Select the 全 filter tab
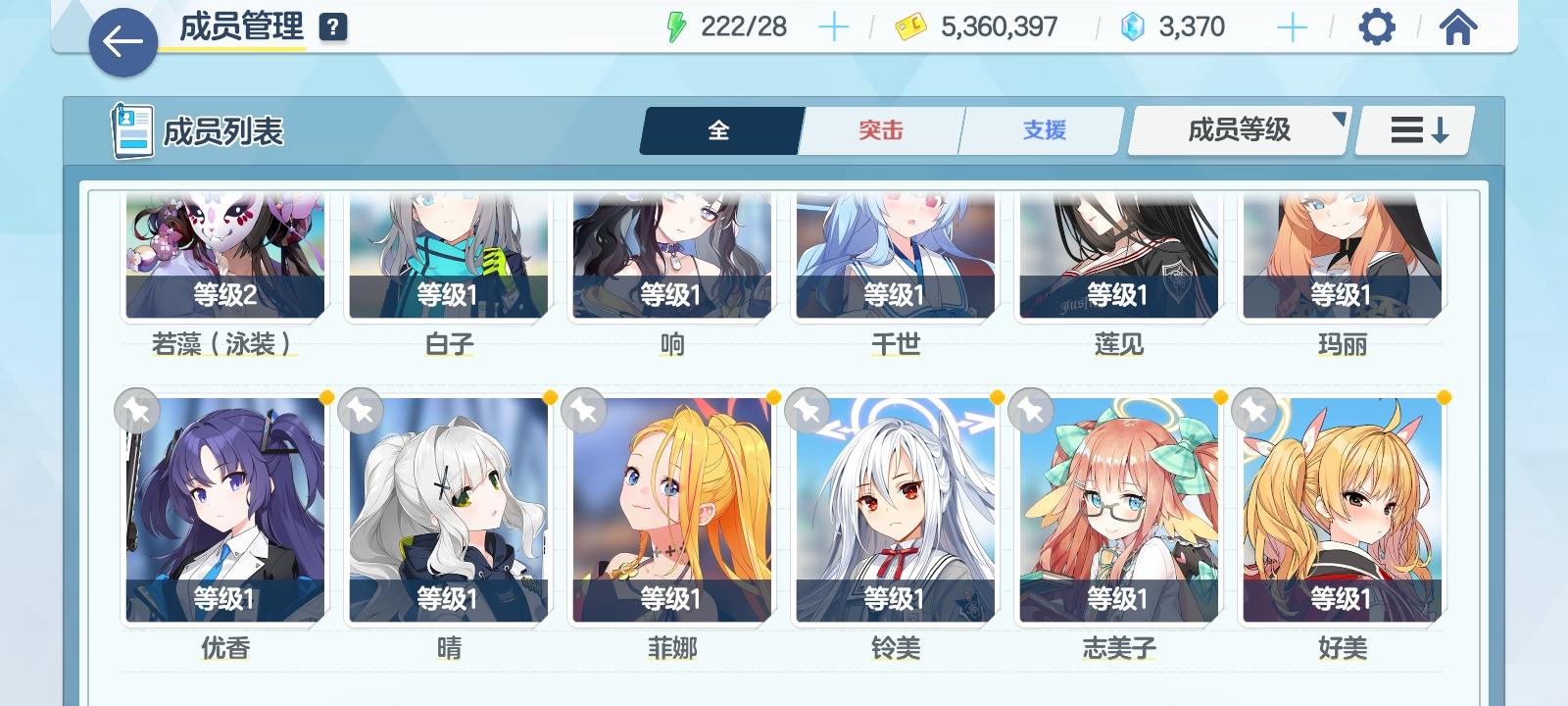Viewport: 1568px width, 706px height. point(720,129)
